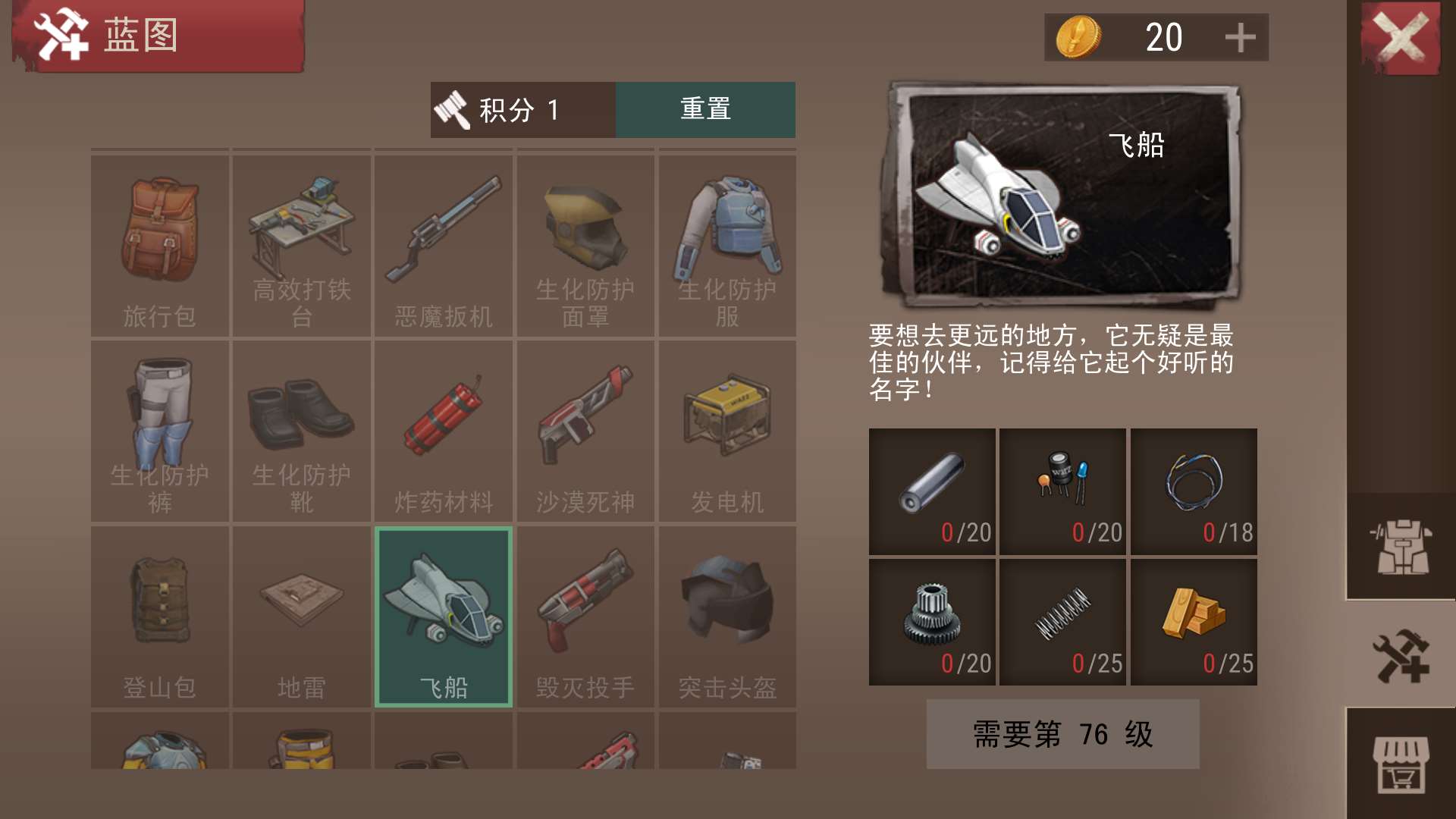
Task: Select the 发电机 generator blueprint
Action: (x=726, y=432)
